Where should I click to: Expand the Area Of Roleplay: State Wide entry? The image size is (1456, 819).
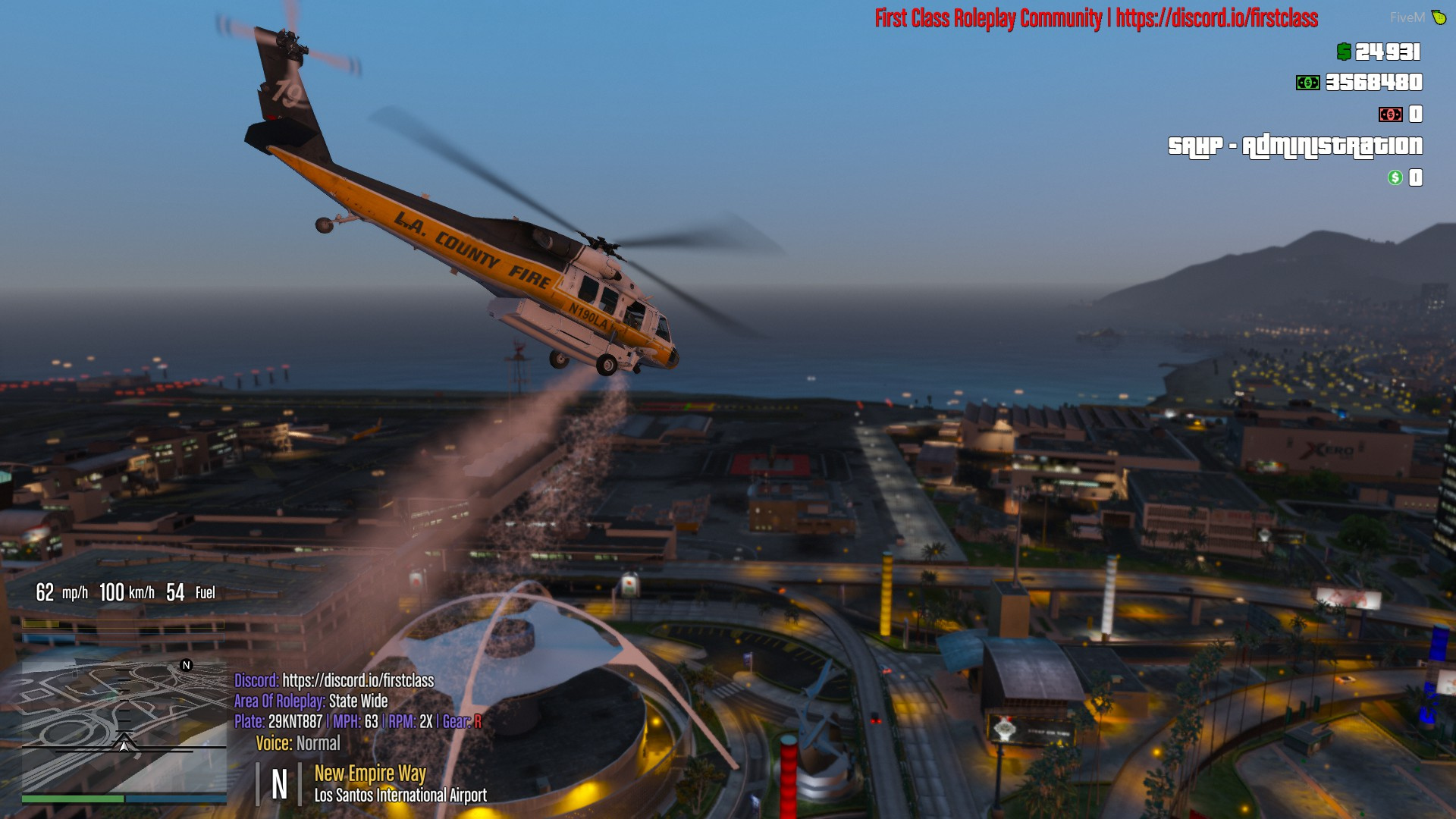pos(311,702)
